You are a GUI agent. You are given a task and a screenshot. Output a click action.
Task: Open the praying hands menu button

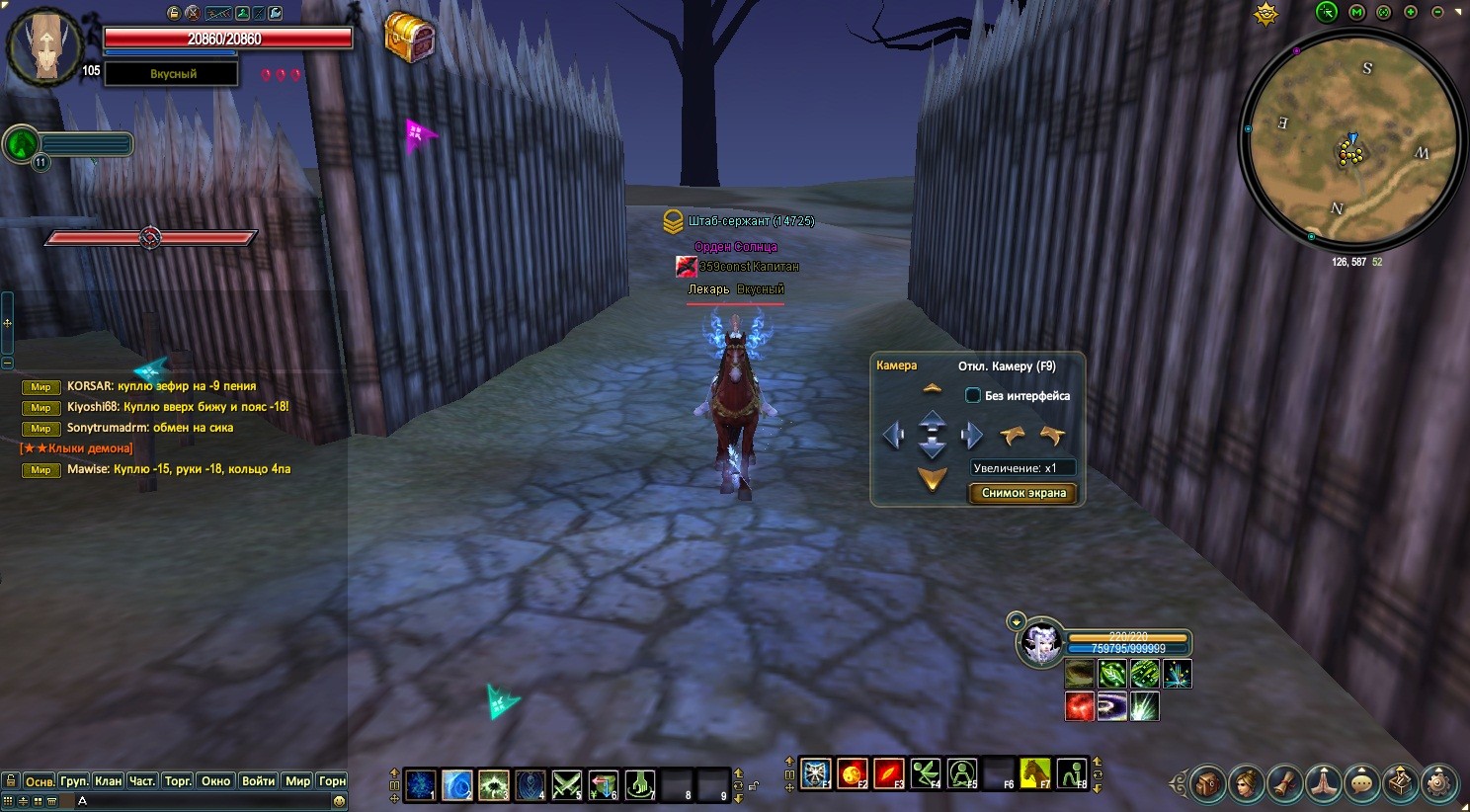(1324, 783)
